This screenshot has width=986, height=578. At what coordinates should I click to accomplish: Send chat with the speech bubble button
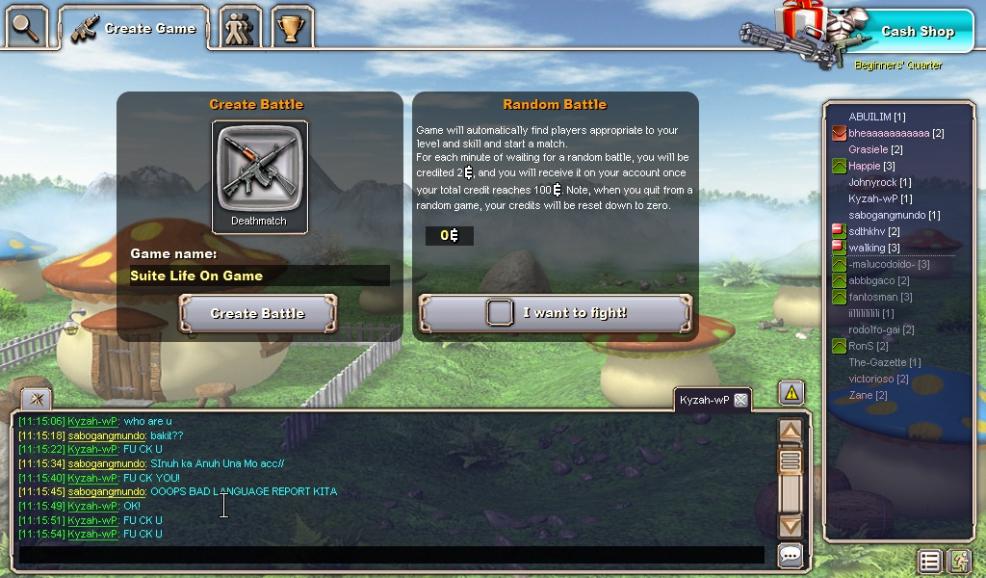click(x=790, y=556)
